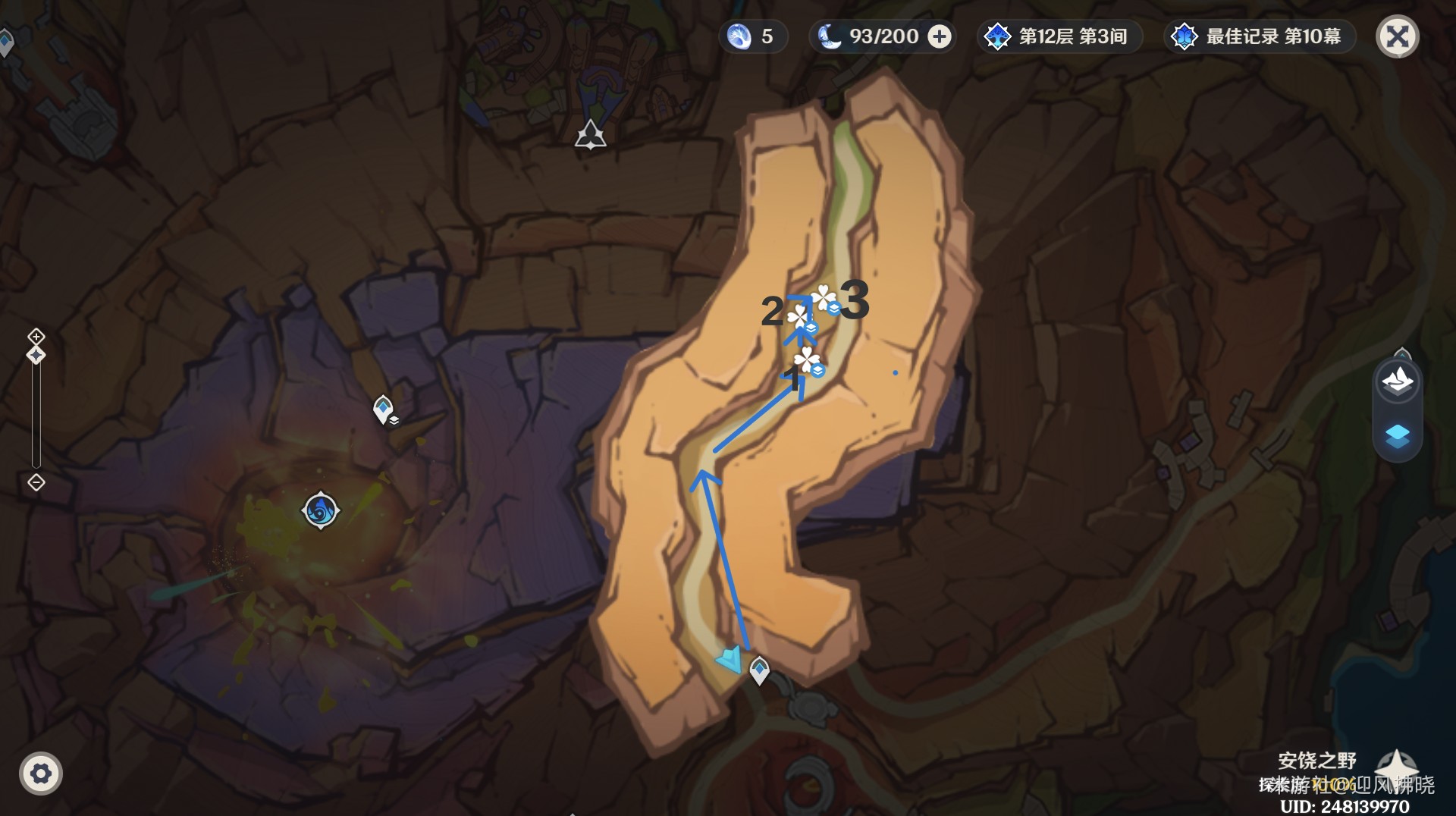Select the teleport waypoint in the purple area
Screen dimensions: 1456x816
(x=384, y=409)
